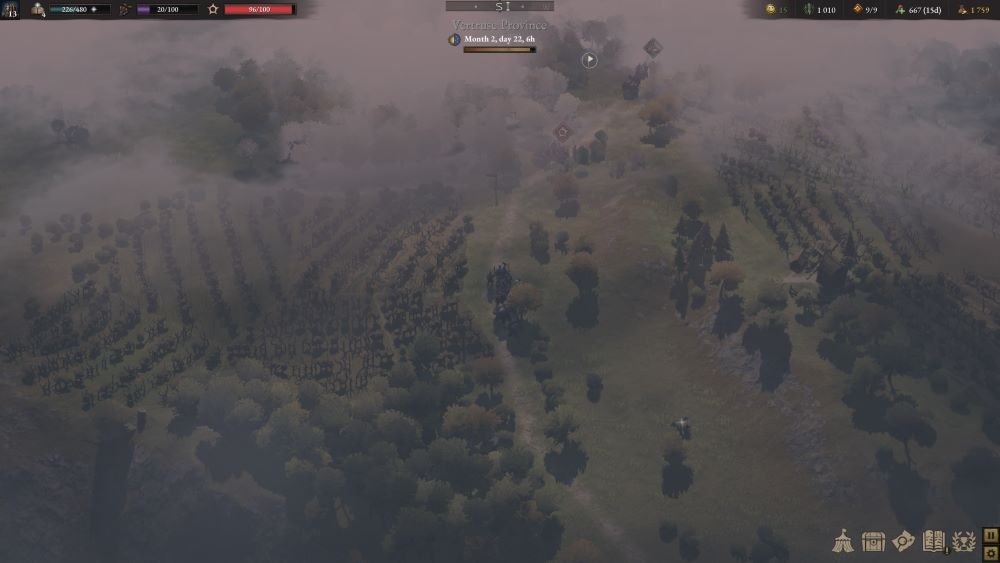This screenshot has width=1000, height=563.
Task: Open the laurel wreath trophy panel
Action: [x=964, y=541]
